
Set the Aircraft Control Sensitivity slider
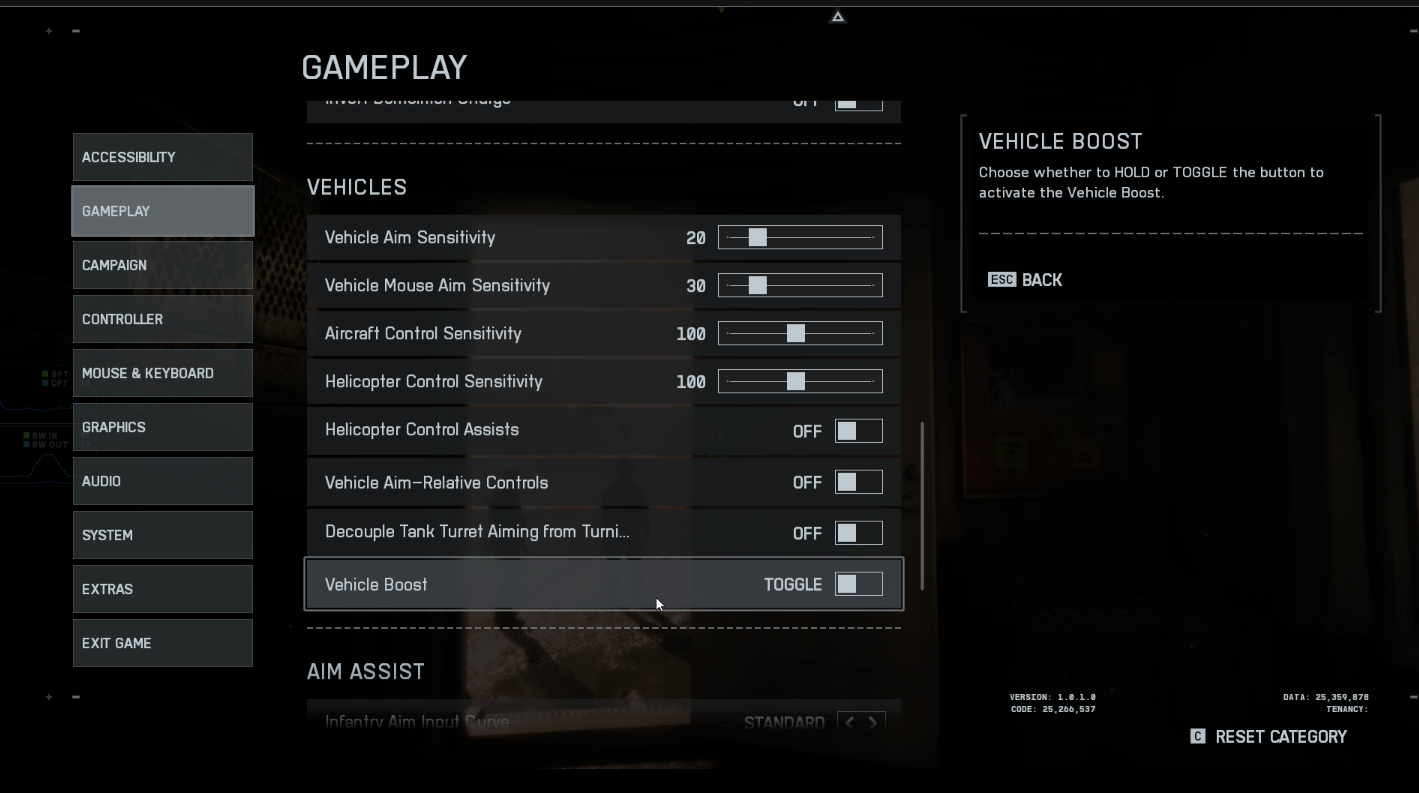(800, 333)
